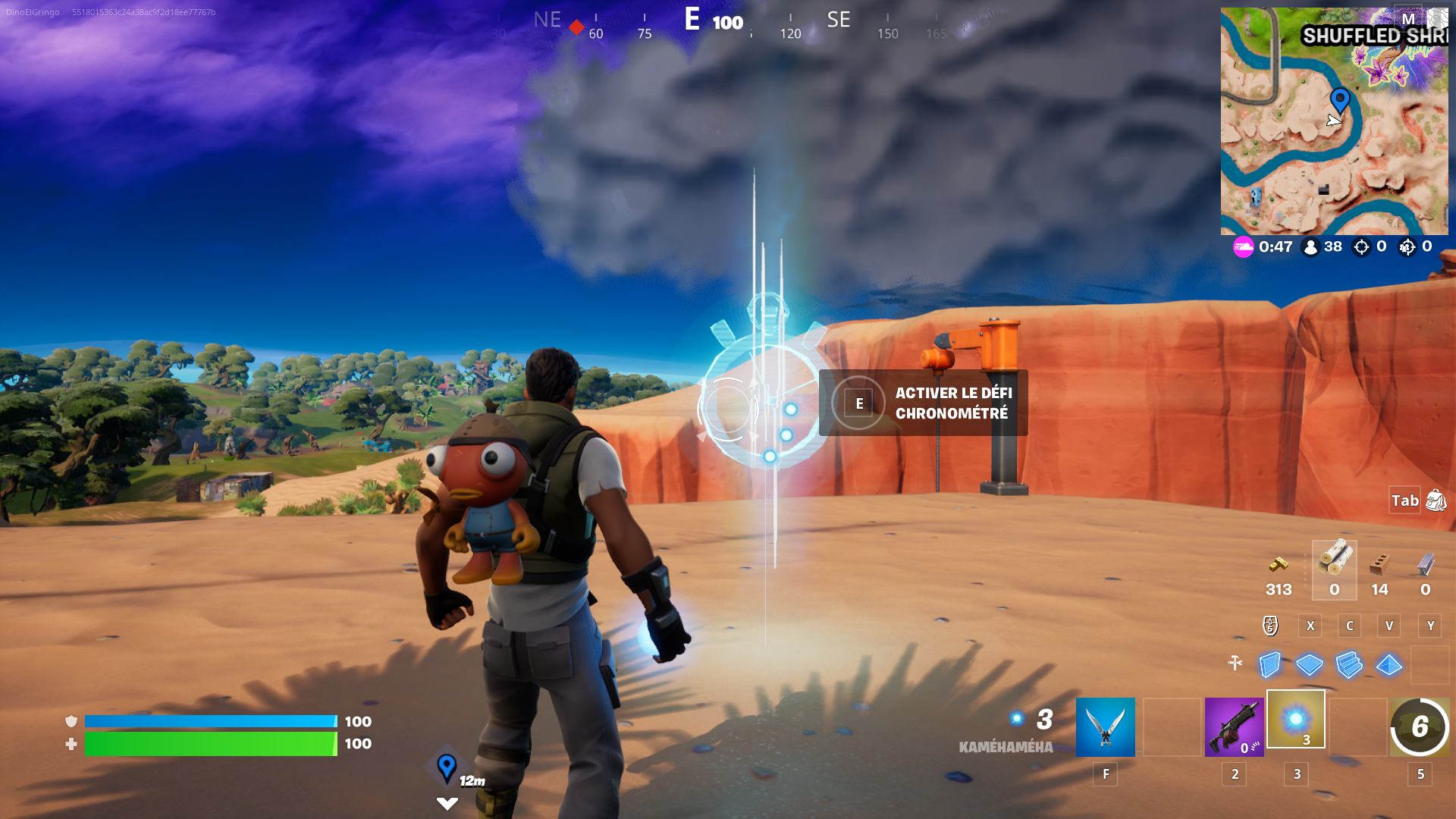Open the backpack inventory icon beside Tab

coord(1436,500)
